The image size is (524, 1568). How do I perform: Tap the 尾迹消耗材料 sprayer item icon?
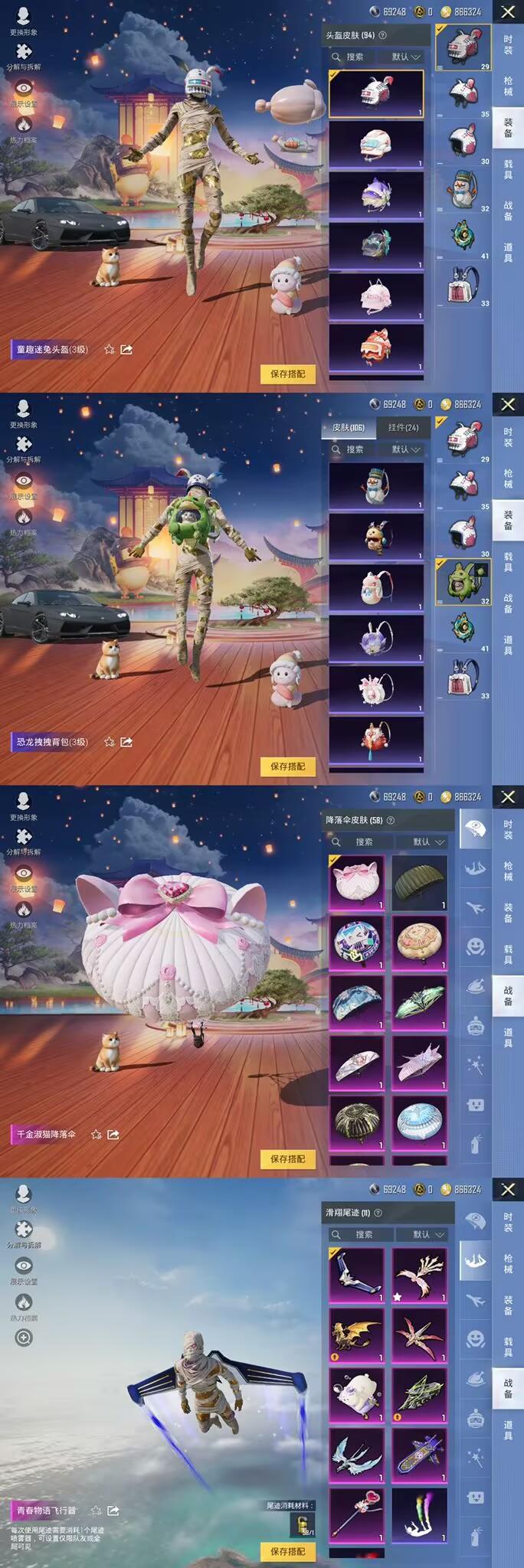click(303, 1525)
